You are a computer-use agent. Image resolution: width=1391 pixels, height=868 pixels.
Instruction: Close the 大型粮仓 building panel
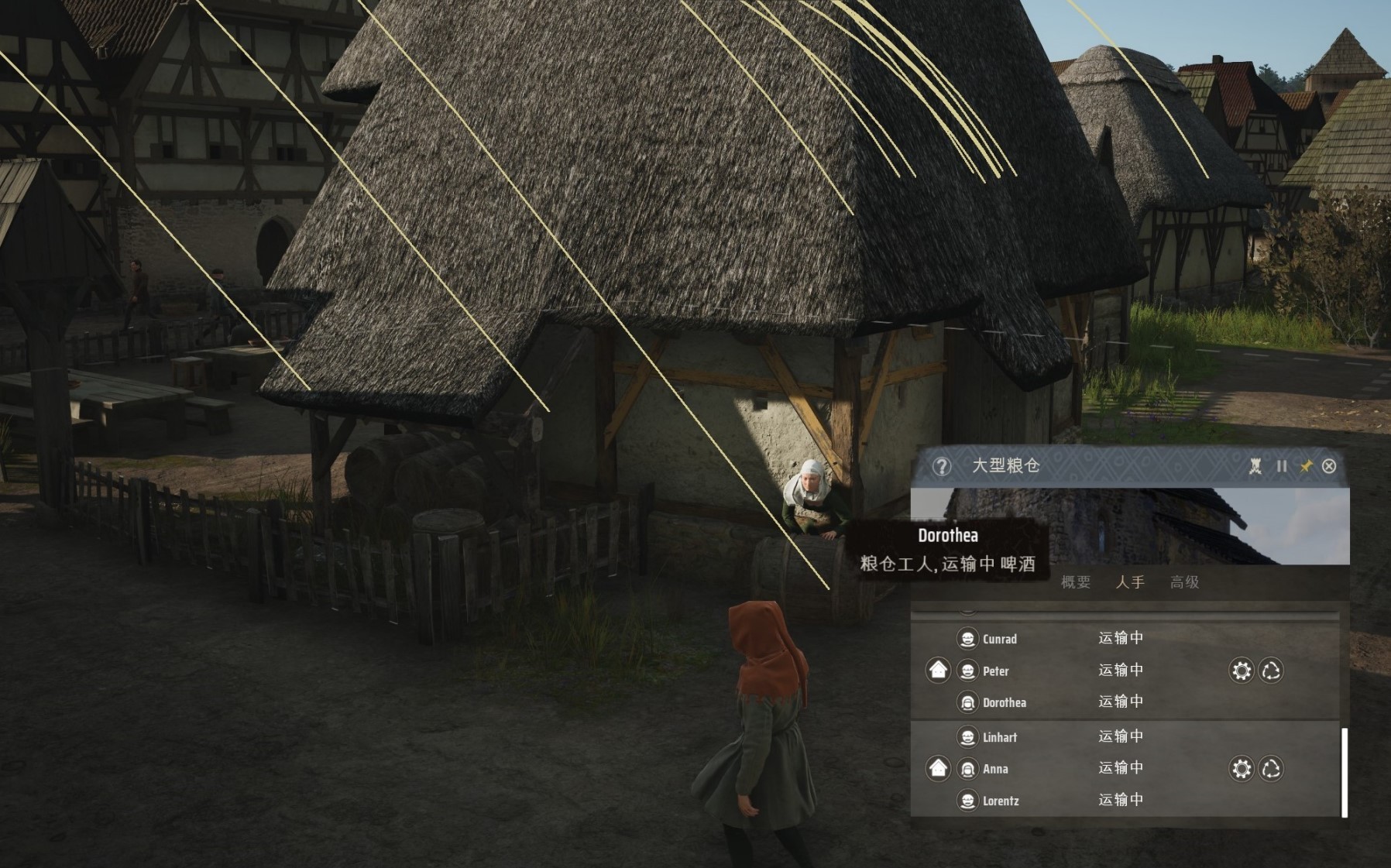pos(1329,466)
